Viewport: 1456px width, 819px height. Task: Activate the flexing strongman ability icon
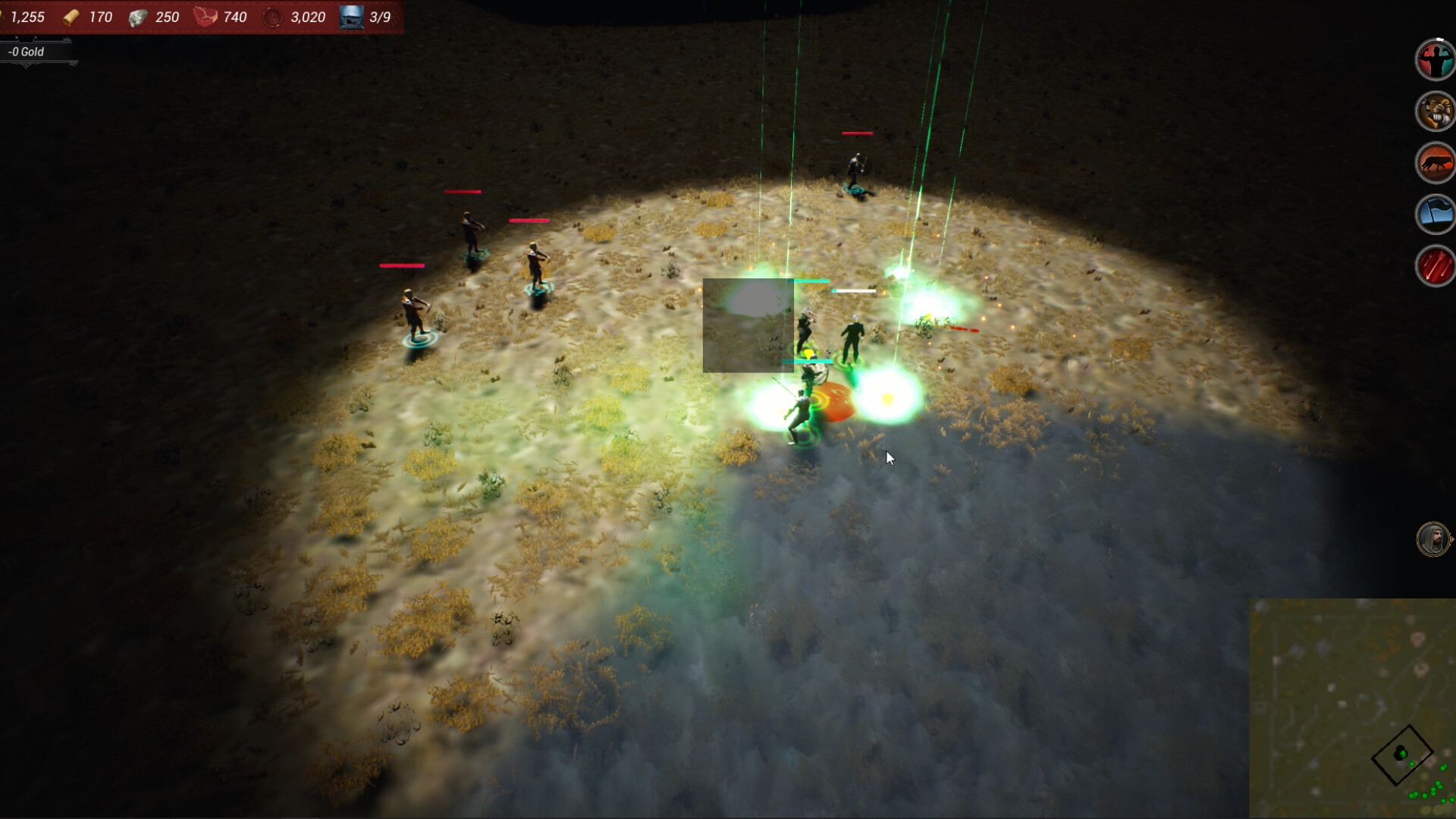[1433, 59]
